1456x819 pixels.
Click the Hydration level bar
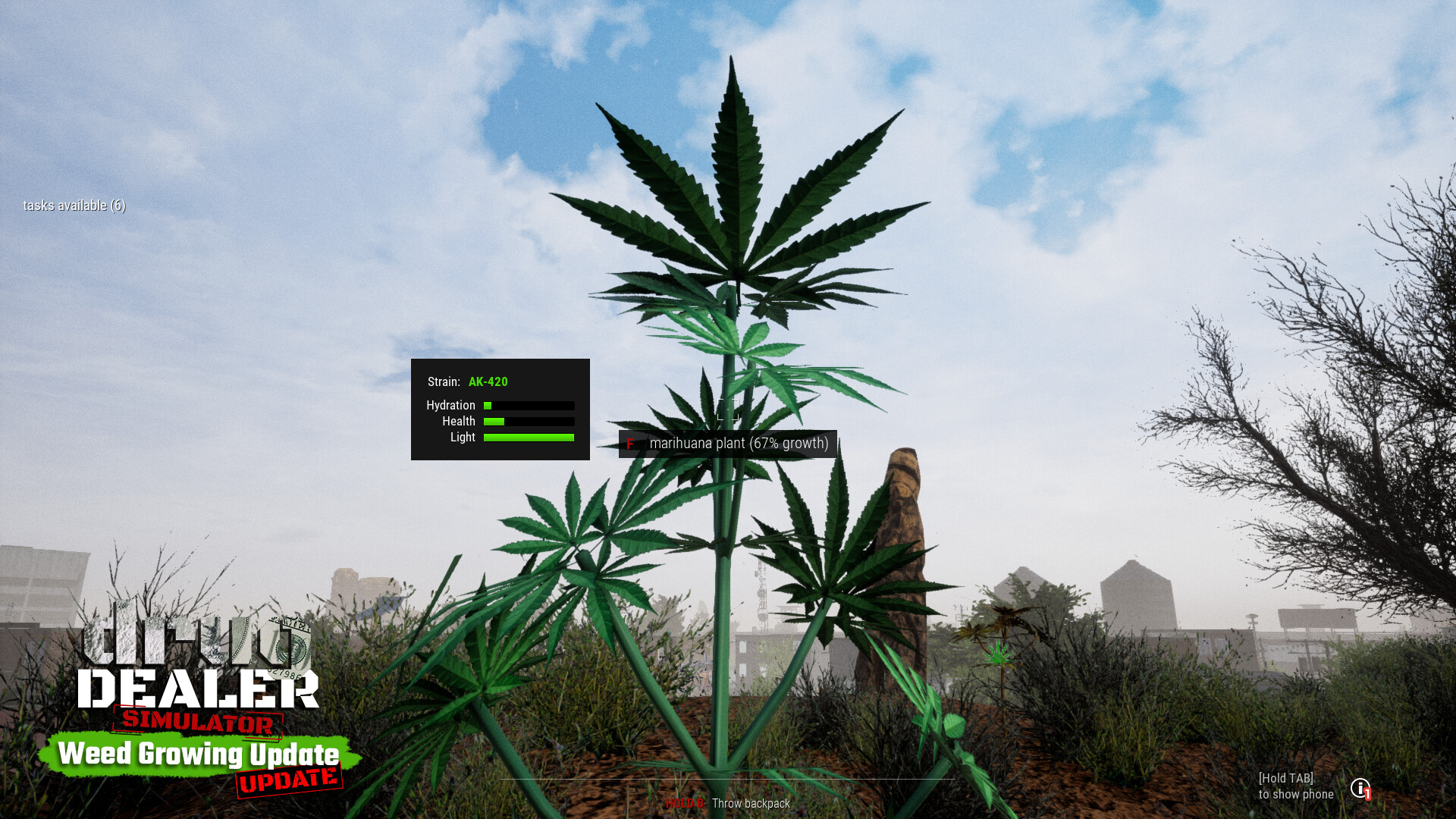529,405
